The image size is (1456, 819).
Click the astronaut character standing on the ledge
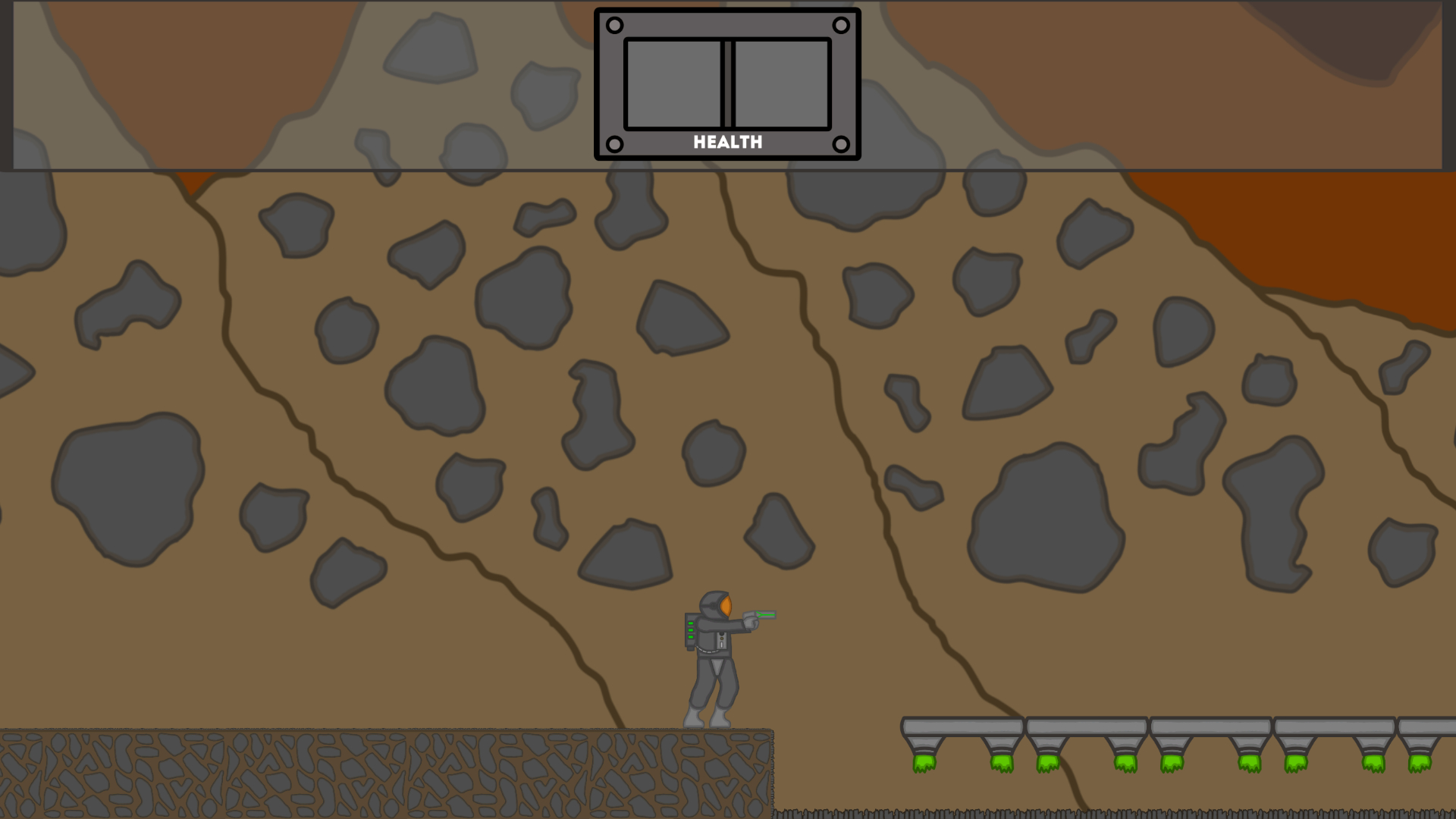click(x=713, y=660)
